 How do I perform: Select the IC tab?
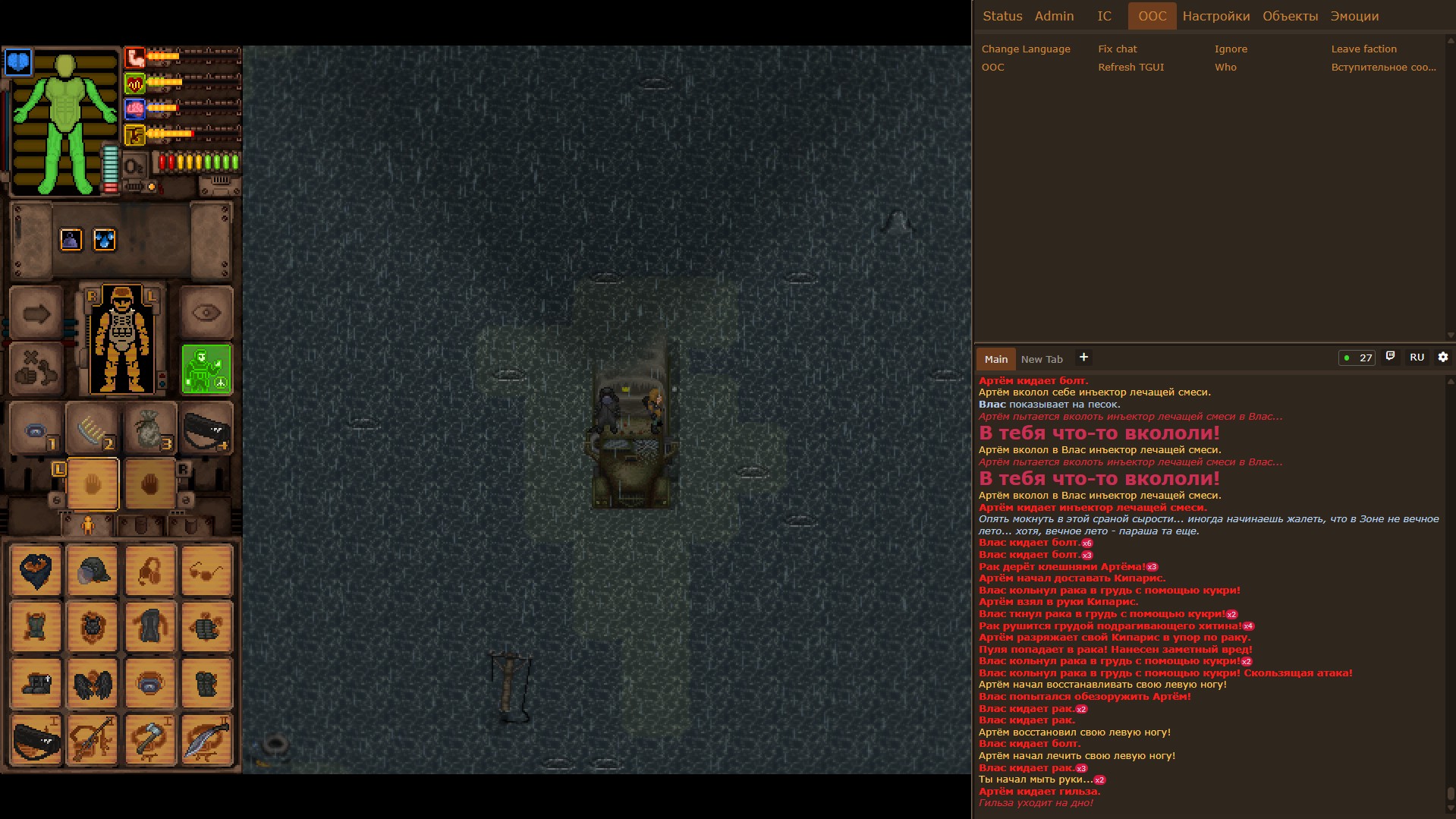pos(1104,16)
